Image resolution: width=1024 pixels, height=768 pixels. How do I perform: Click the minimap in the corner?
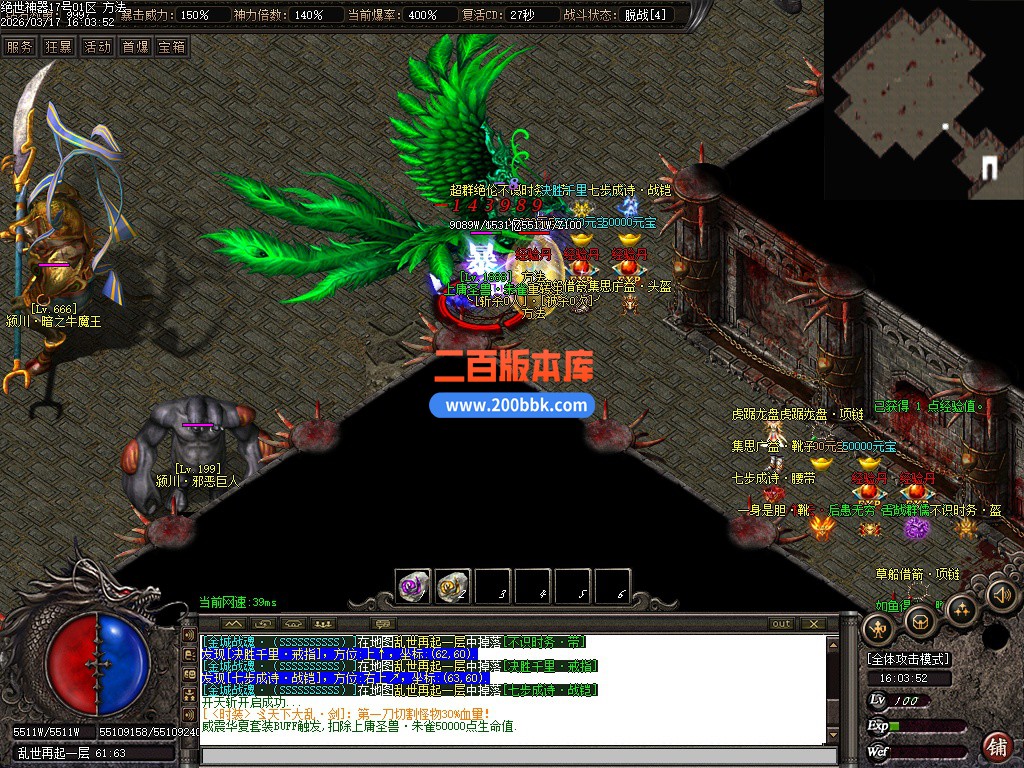click(x=924, y=98)
